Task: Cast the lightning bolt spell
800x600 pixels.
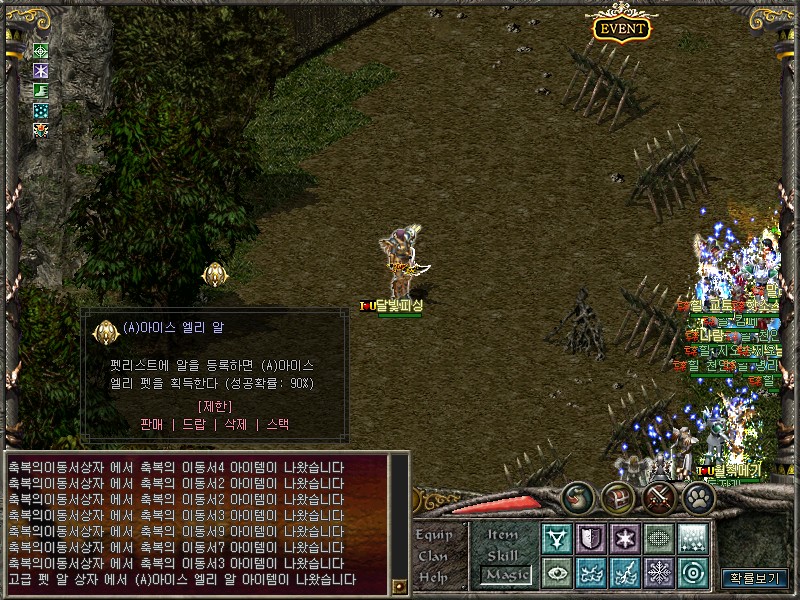Action: tap(625, 573)
